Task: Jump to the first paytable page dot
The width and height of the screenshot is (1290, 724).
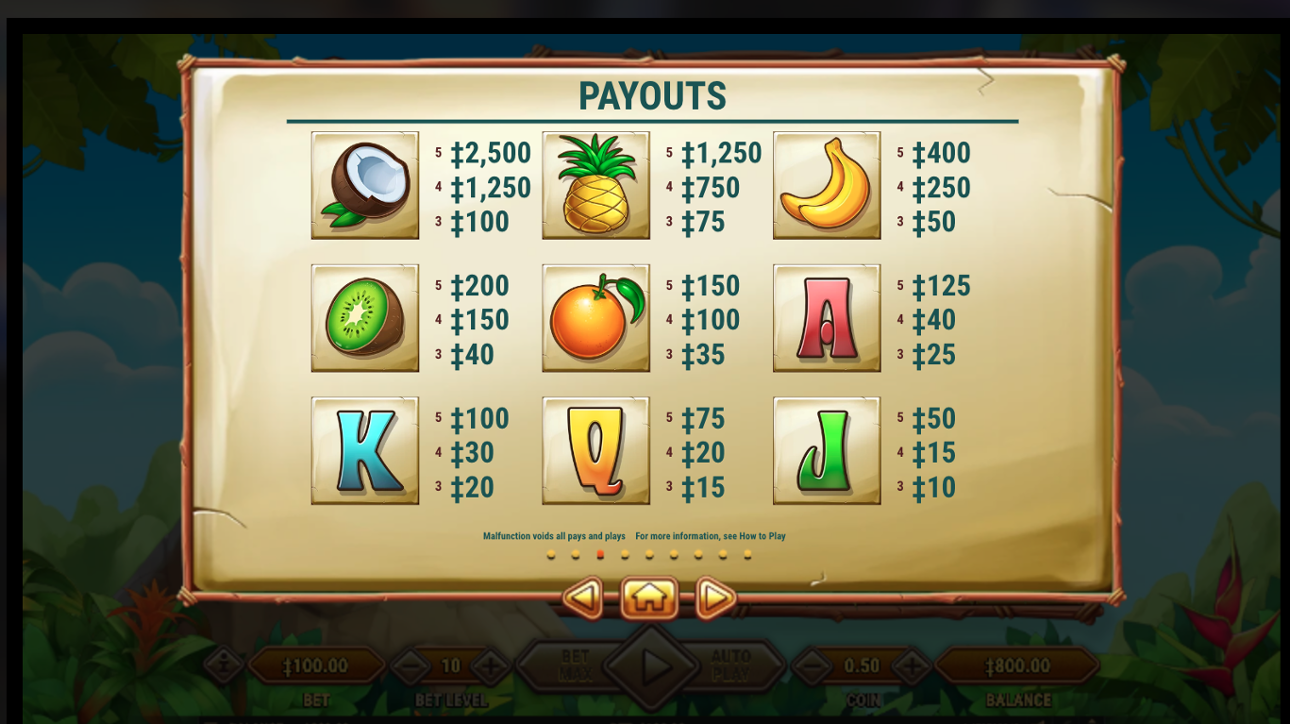Action: (551, 554)
